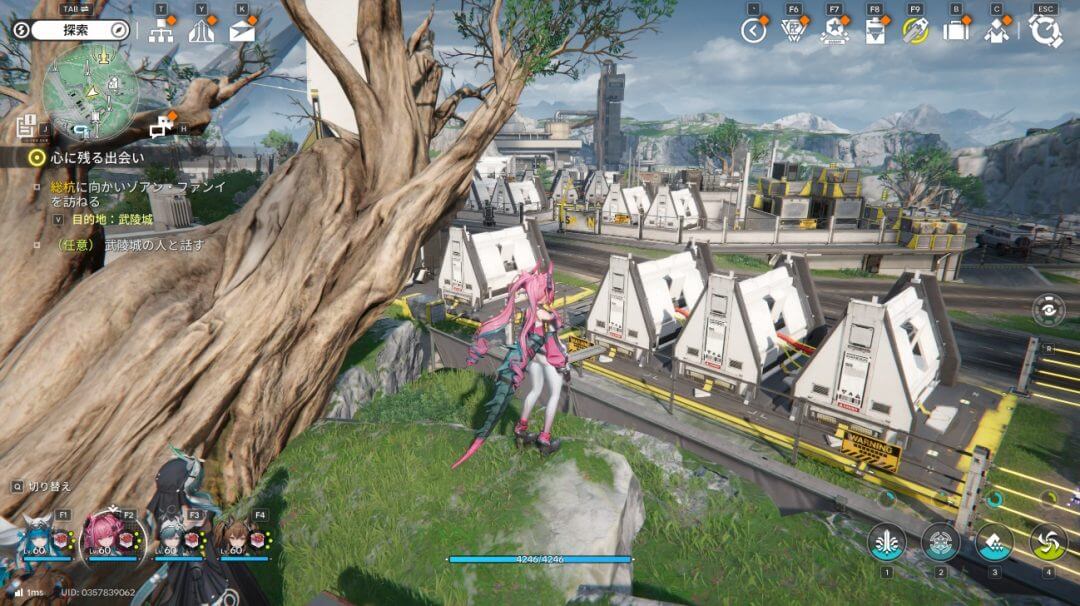The image size is (1080, 606).
Task: Open the envelope mail icon
Action: (x=242, y=31)
